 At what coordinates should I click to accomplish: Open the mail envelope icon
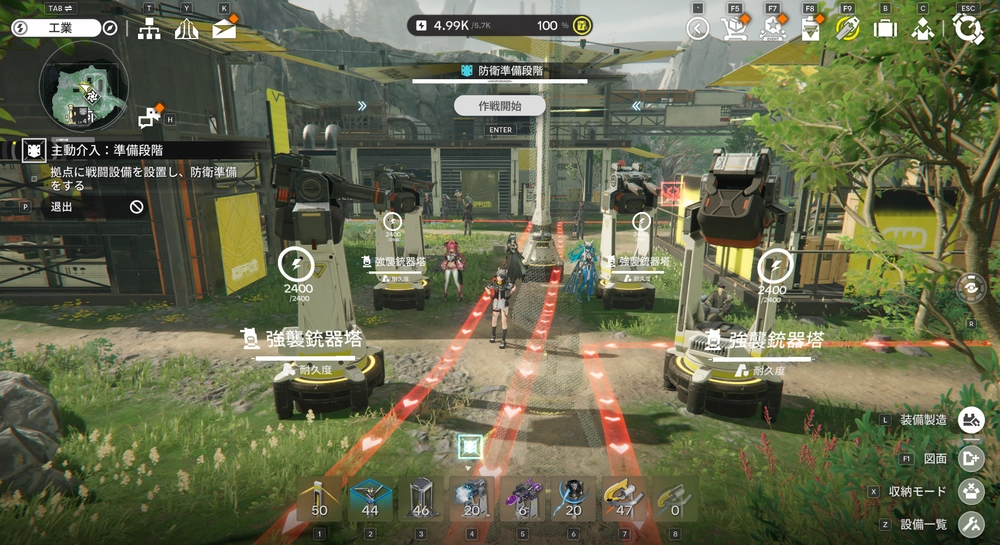pos(224,28)
